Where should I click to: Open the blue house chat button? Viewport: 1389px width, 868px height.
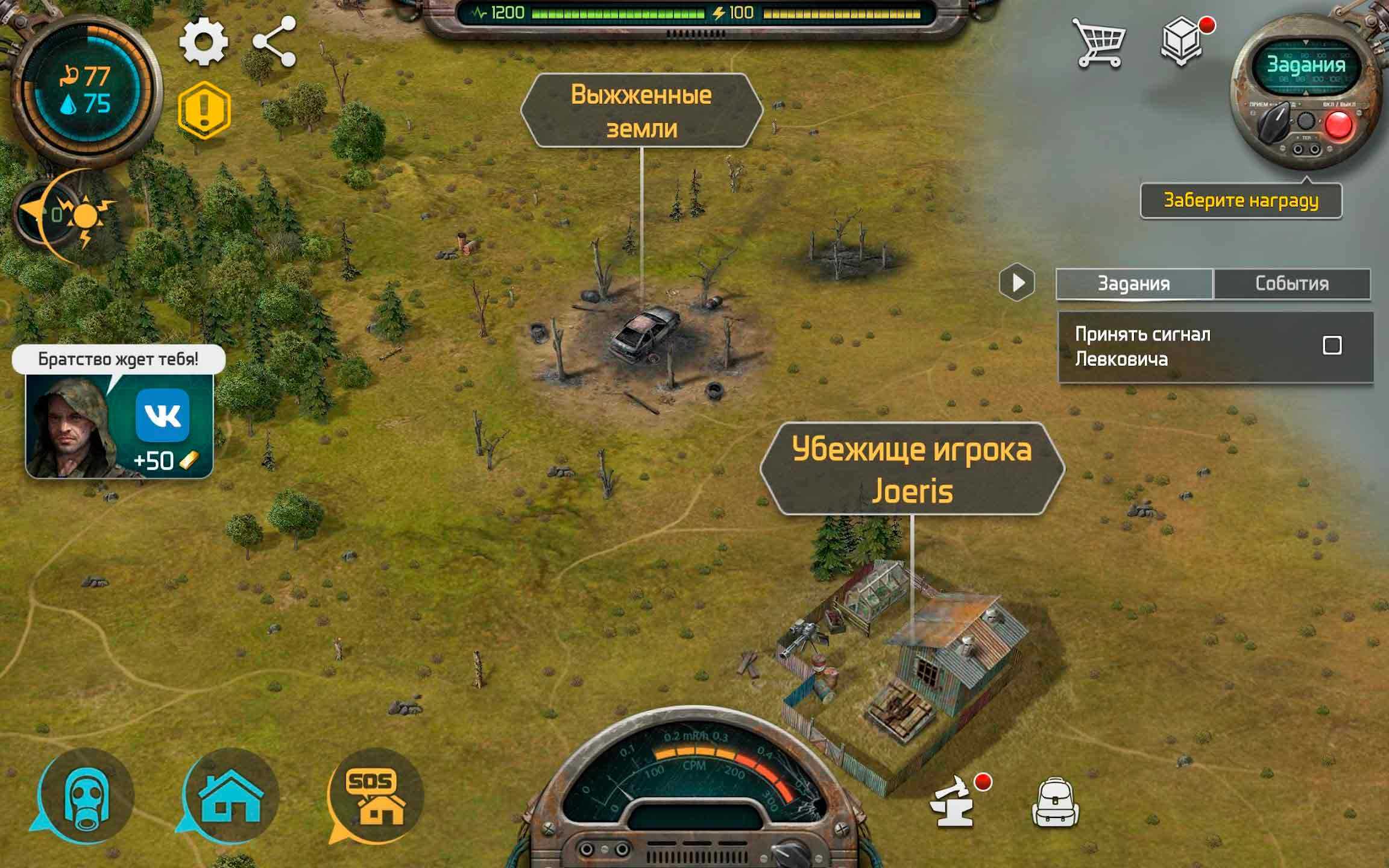point(230,796)
